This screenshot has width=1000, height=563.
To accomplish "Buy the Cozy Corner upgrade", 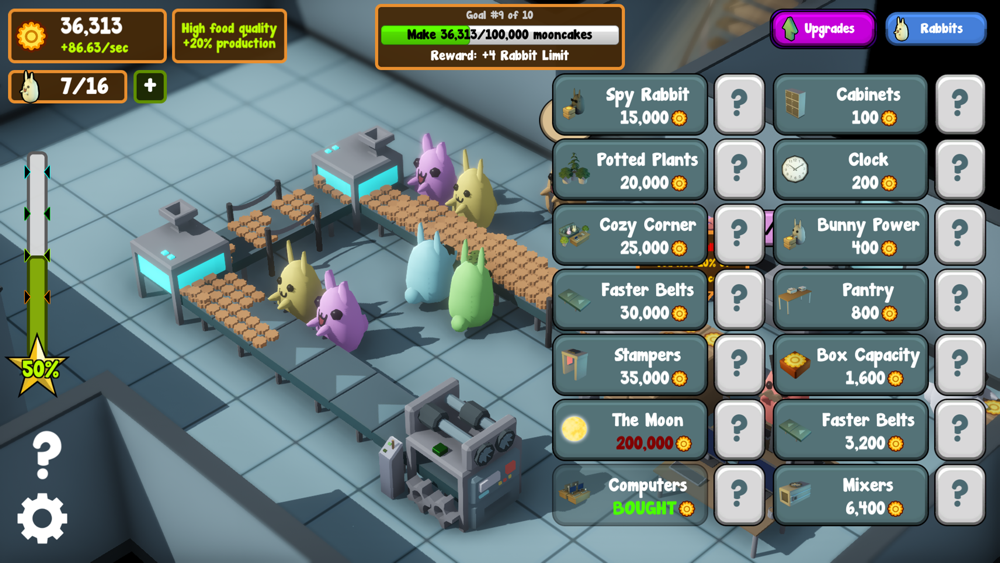I will (630, 235).
